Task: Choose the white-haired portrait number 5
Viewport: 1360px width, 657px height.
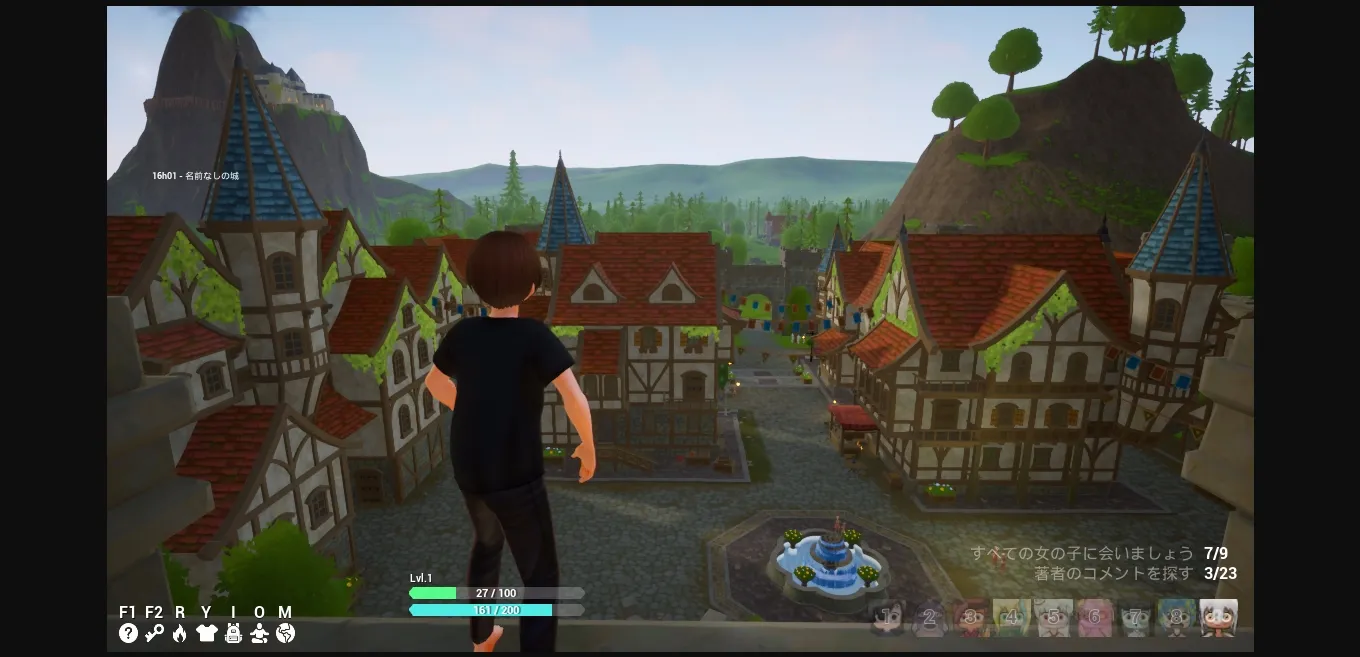Action: pos(1053,618)
